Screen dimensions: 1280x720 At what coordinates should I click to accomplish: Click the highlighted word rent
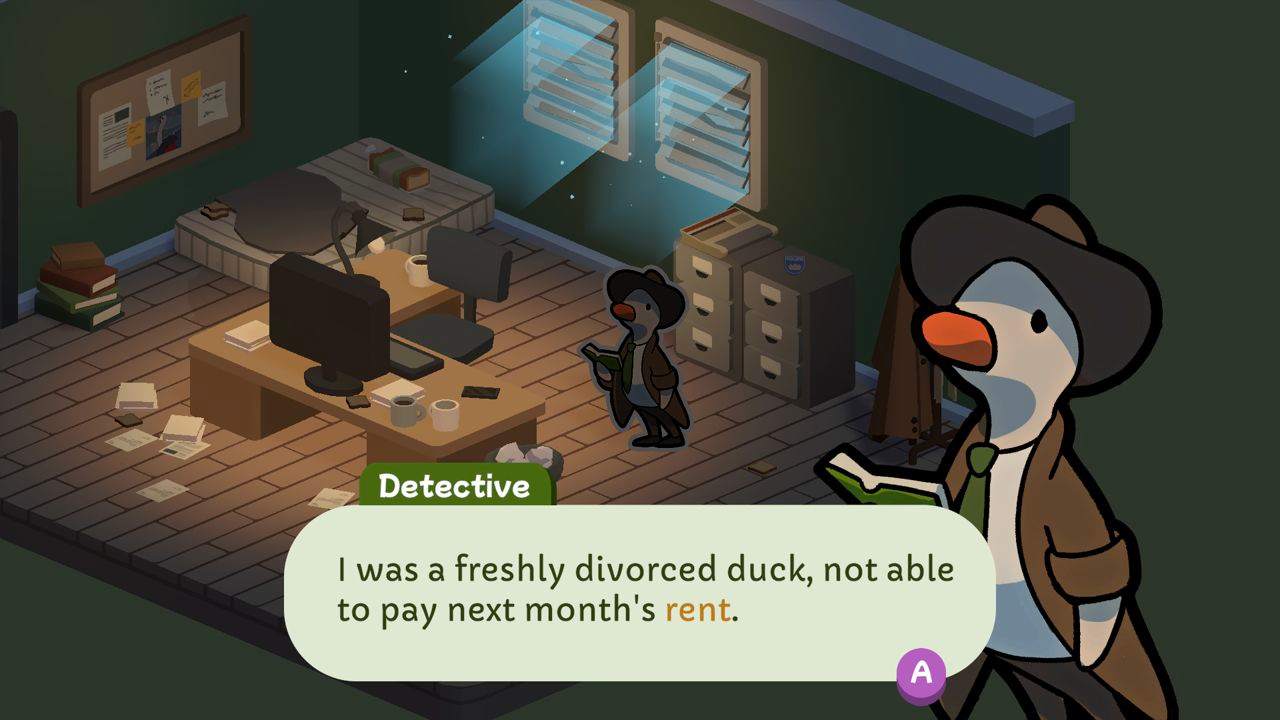[700, 607]
